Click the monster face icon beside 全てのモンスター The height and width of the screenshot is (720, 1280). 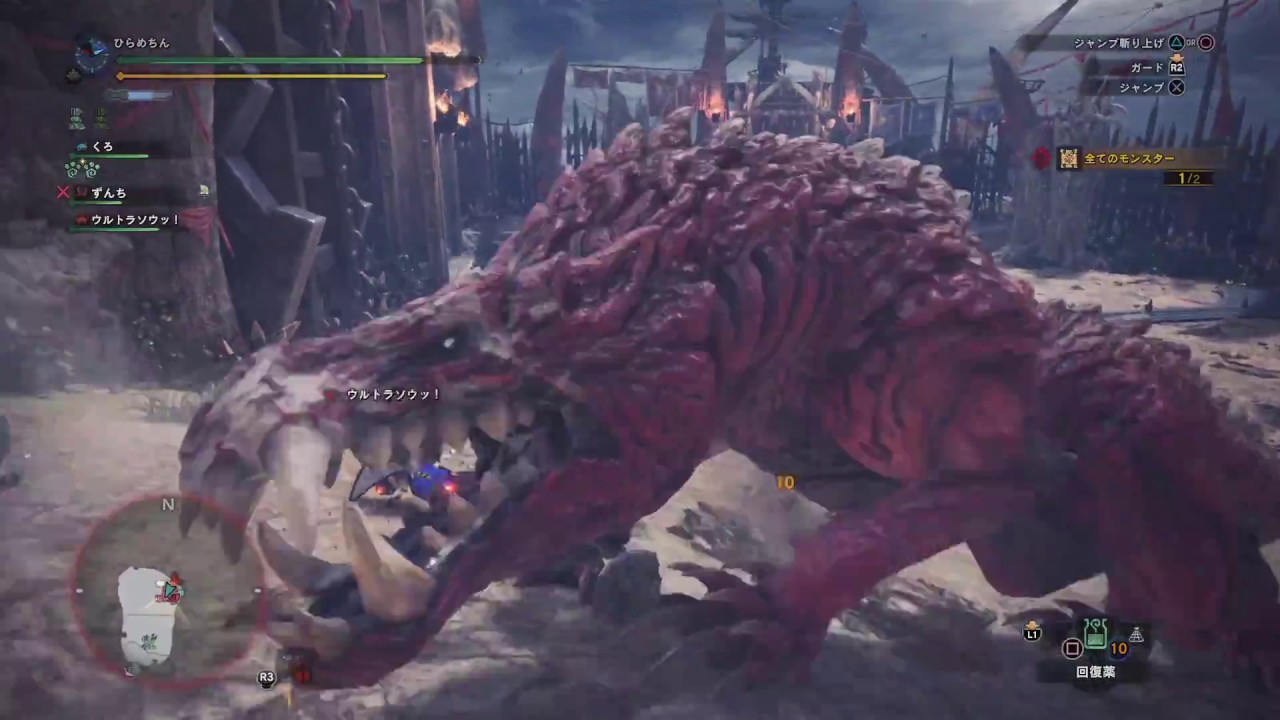pos(1068,158)
